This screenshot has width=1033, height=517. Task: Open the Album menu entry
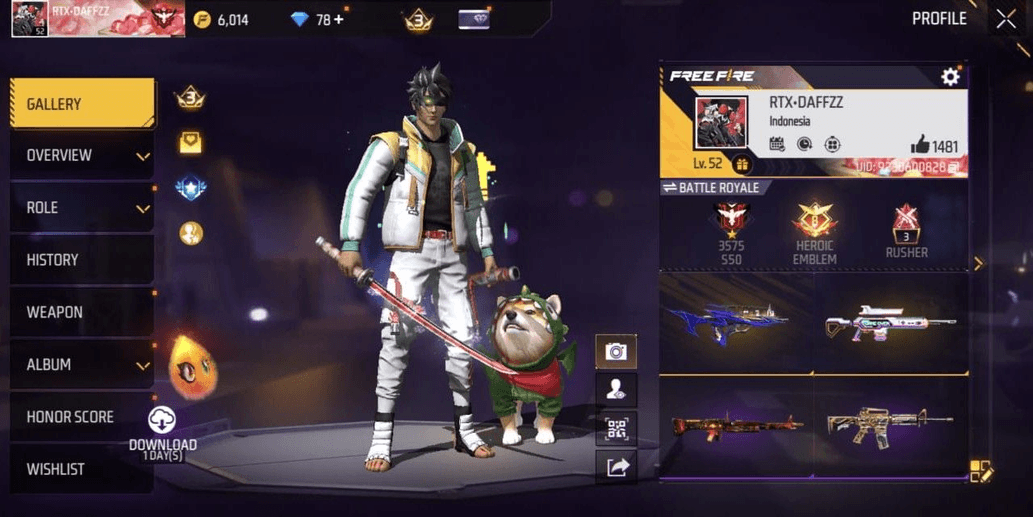tap(82, 365)
